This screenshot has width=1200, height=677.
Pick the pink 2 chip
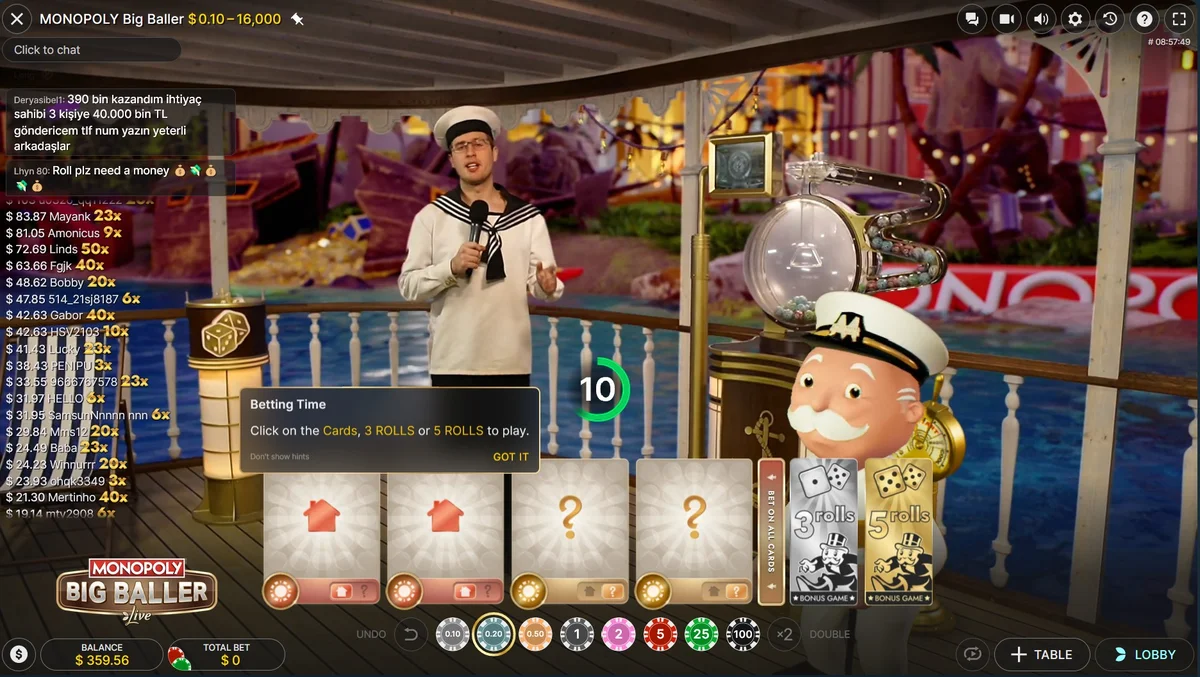coord(618,634)
